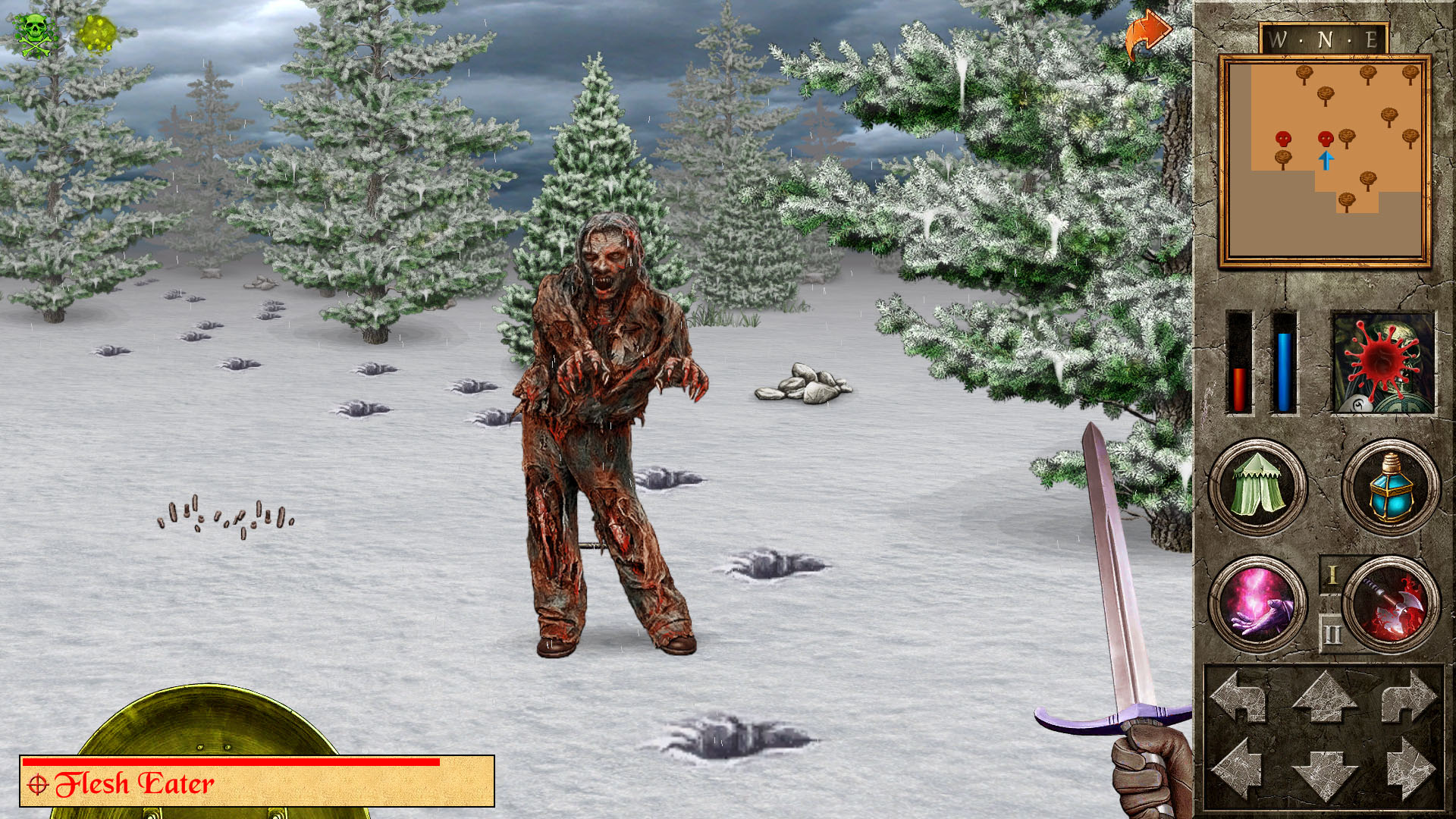Cast the pink magic spell
This screenshot has width=1456, height=819.
[x=1257, y=604]
